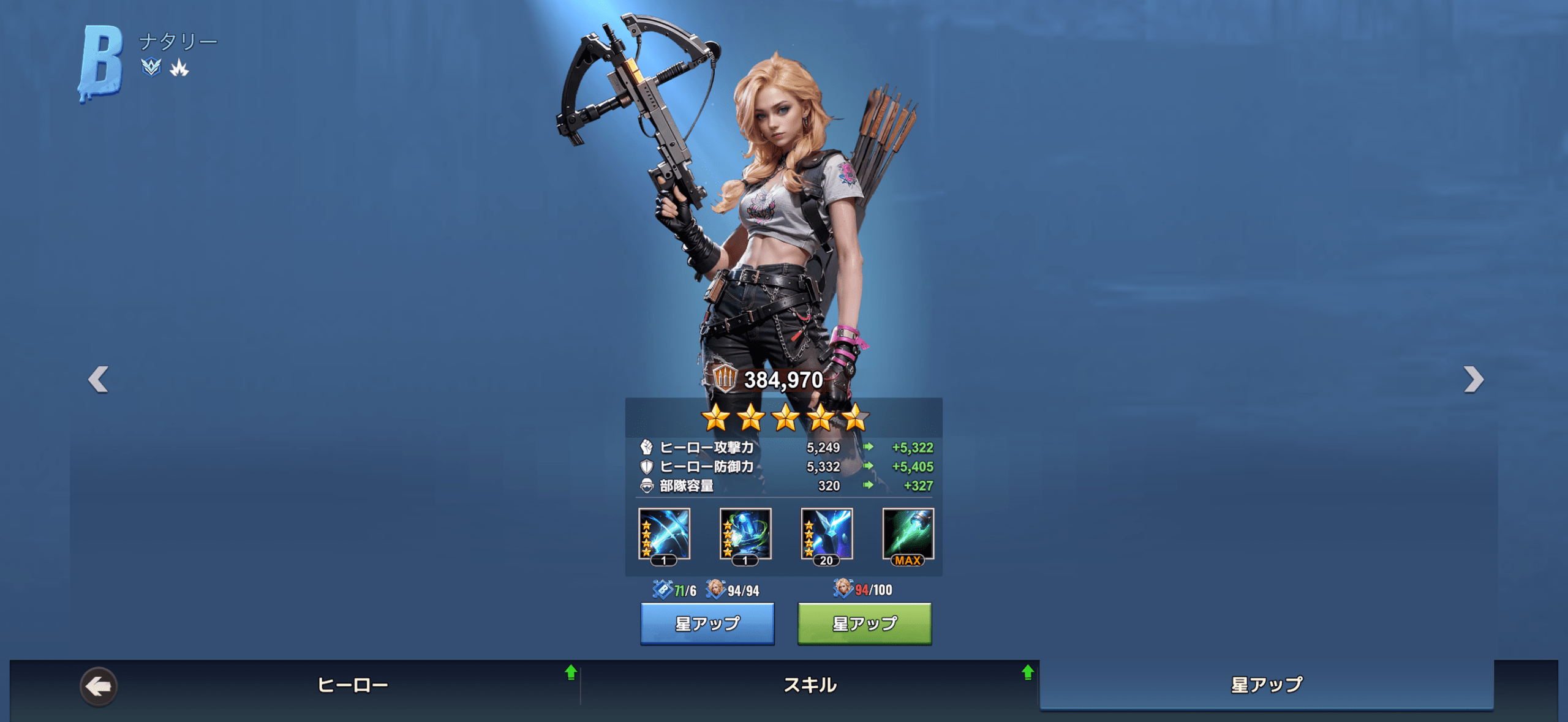Select the MAX green skill icon
Viewport: 1568px width, 722px height.
click(x=908, y=535)
